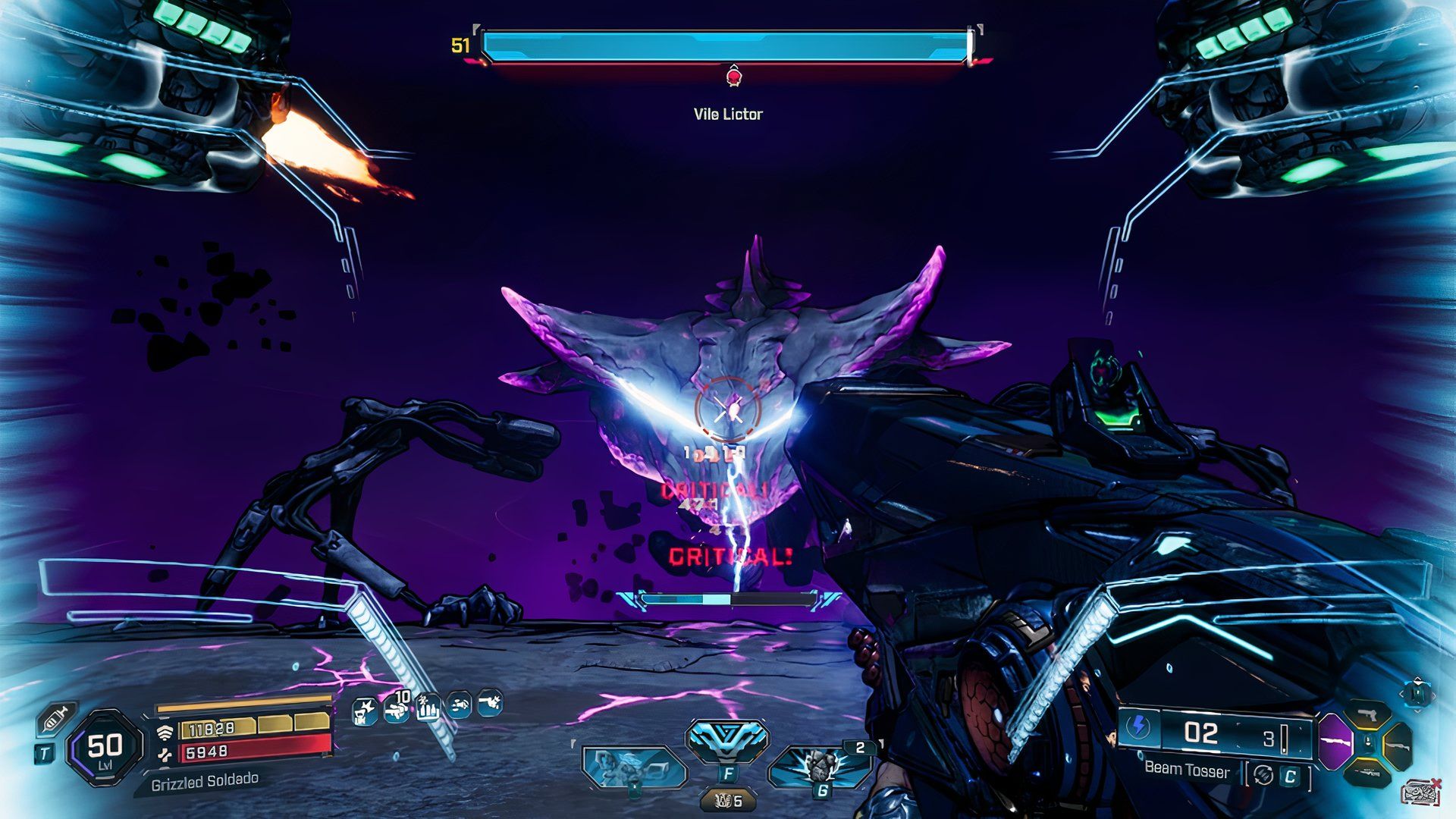Activate the action skill above the F key
1456x819 pixels.
click(x=727, y=740)
